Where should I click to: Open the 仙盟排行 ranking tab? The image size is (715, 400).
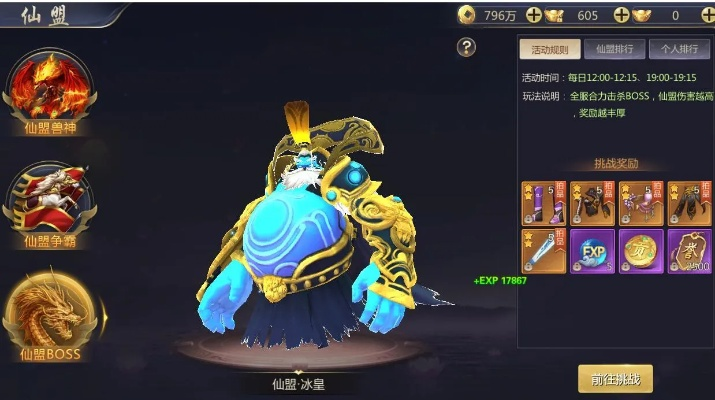[x=613, y=49]
